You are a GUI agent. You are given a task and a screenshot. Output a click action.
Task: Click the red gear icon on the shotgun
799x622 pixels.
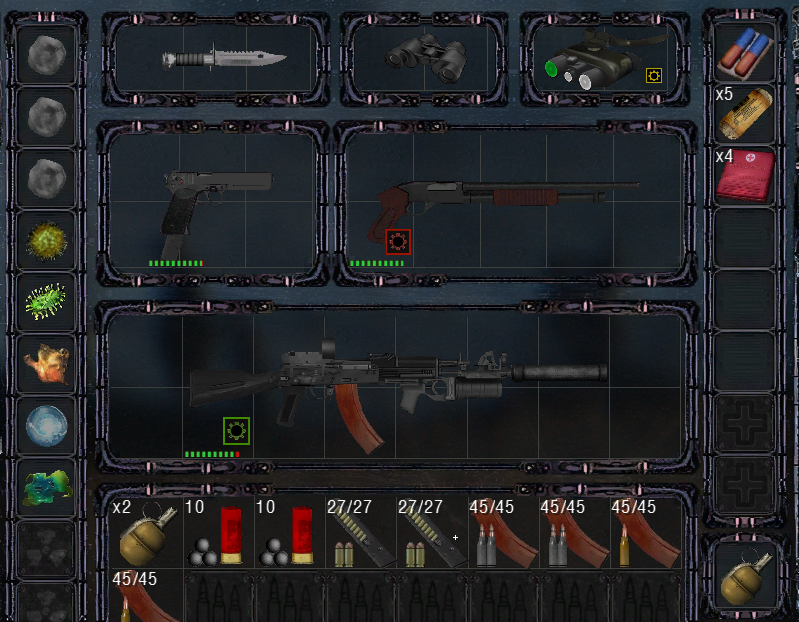[x=398, y=242]
